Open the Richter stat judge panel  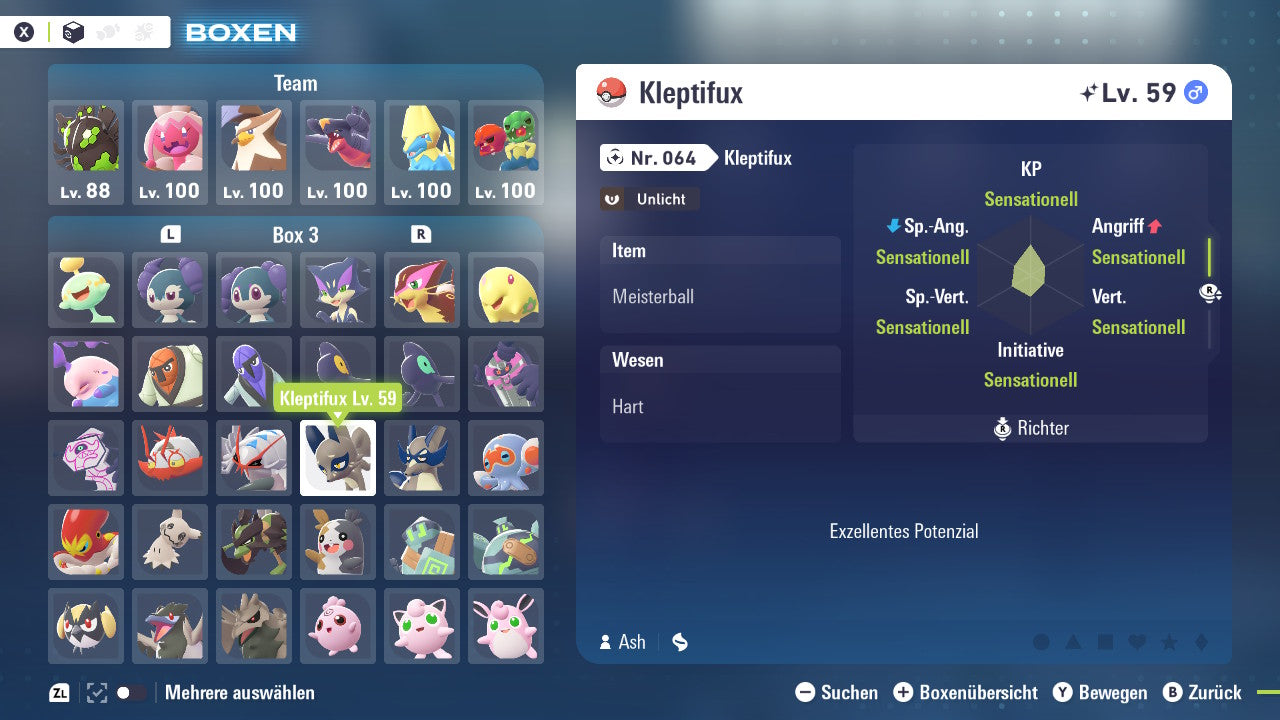coord(1030,428)
